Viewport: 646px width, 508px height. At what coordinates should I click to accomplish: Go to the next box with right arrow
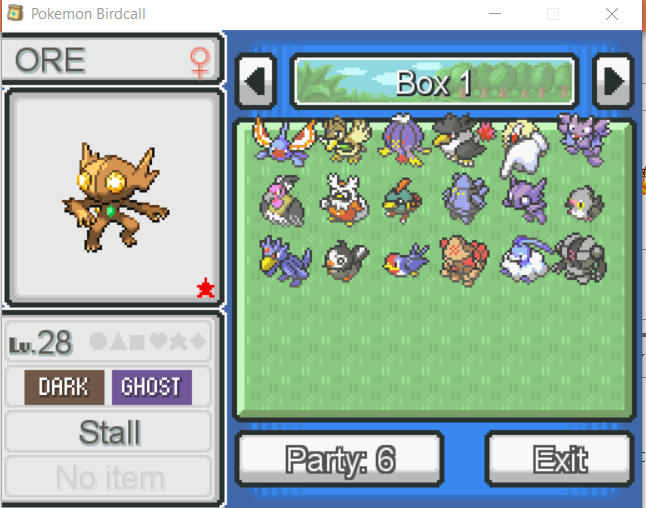pos(611,80)
